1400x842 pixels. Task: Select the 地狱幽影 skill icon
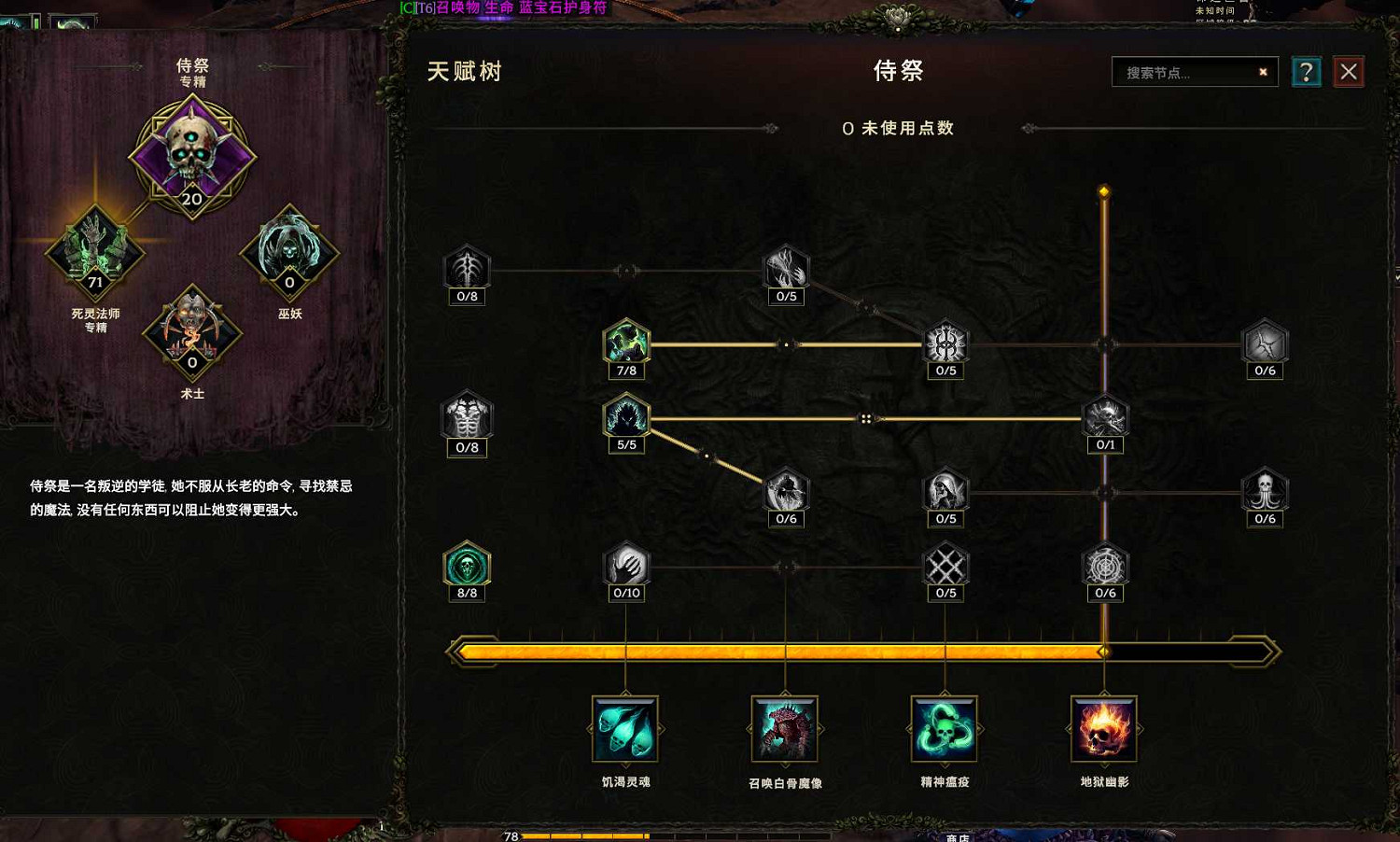click(1104, 728)
